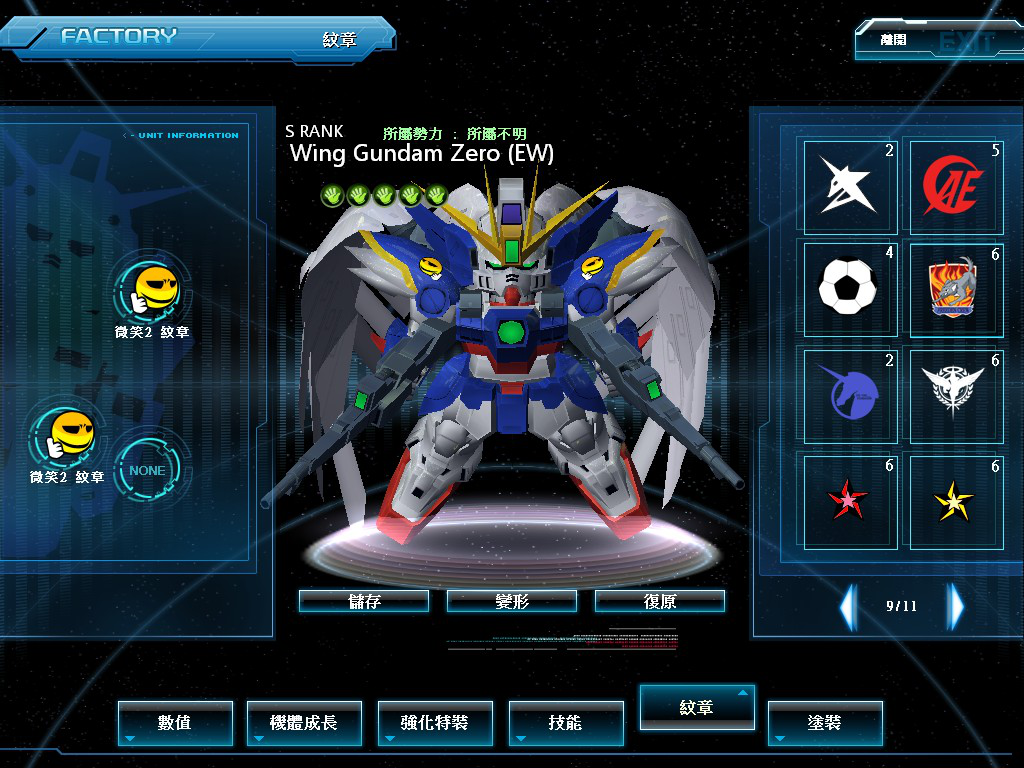The image size is (1024, 768).
Task: Select the 紋章 emblem tab
Action: click(x=697, y=707)
